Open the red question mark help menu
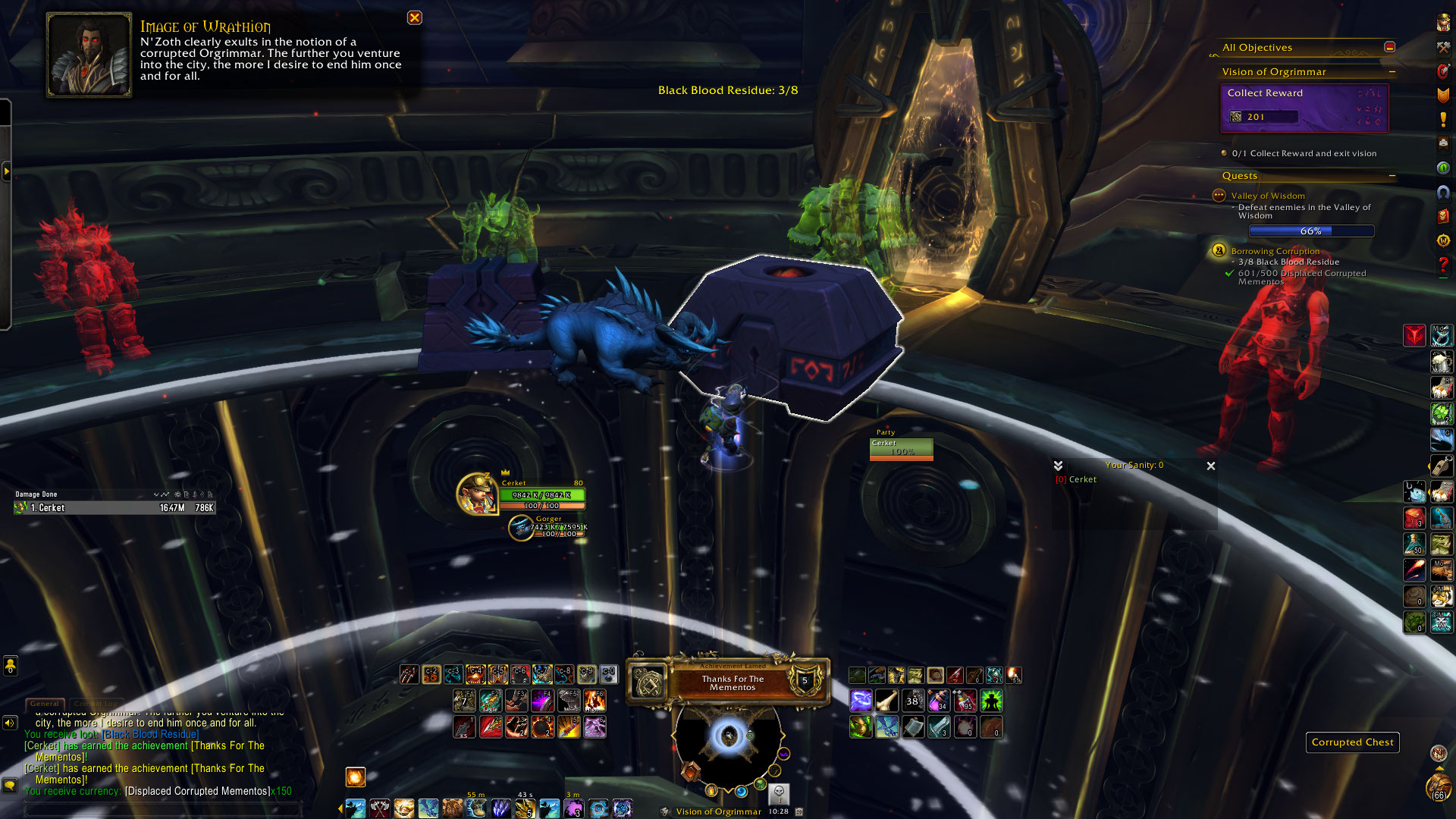The image size is (1456, 819). coord(1443,265)
